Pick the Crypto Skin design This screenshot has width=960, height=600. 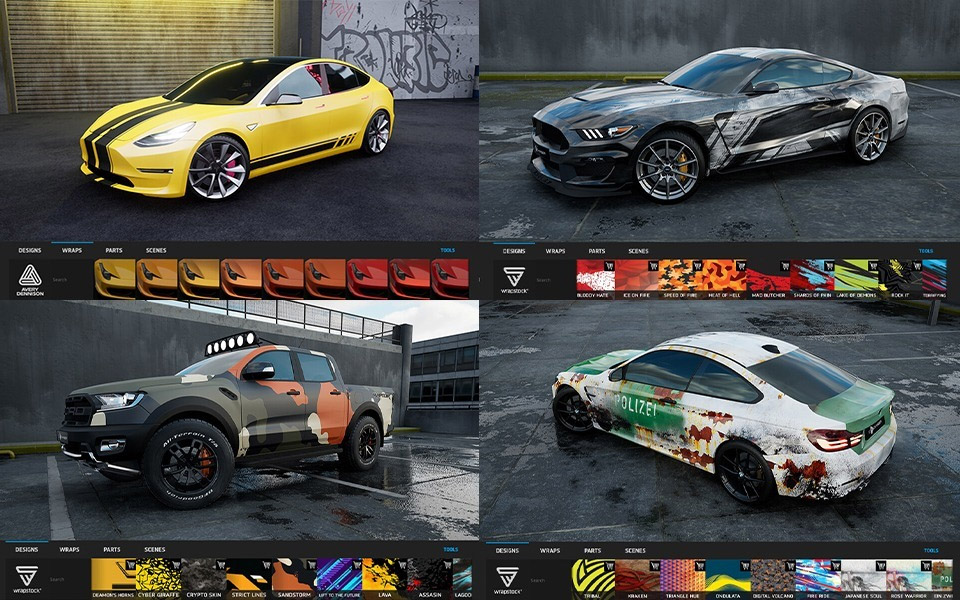tap(203, 575)
